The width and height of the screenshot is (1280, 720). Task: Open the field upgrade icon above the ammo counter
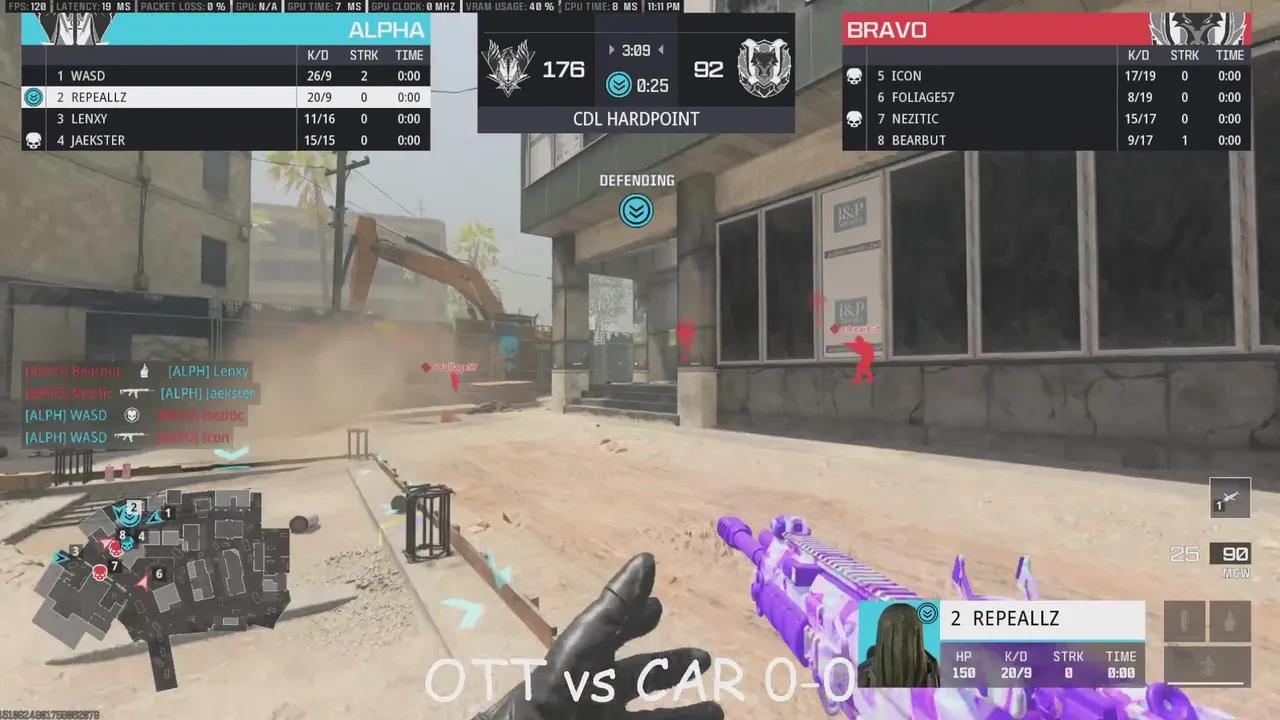1229,498
